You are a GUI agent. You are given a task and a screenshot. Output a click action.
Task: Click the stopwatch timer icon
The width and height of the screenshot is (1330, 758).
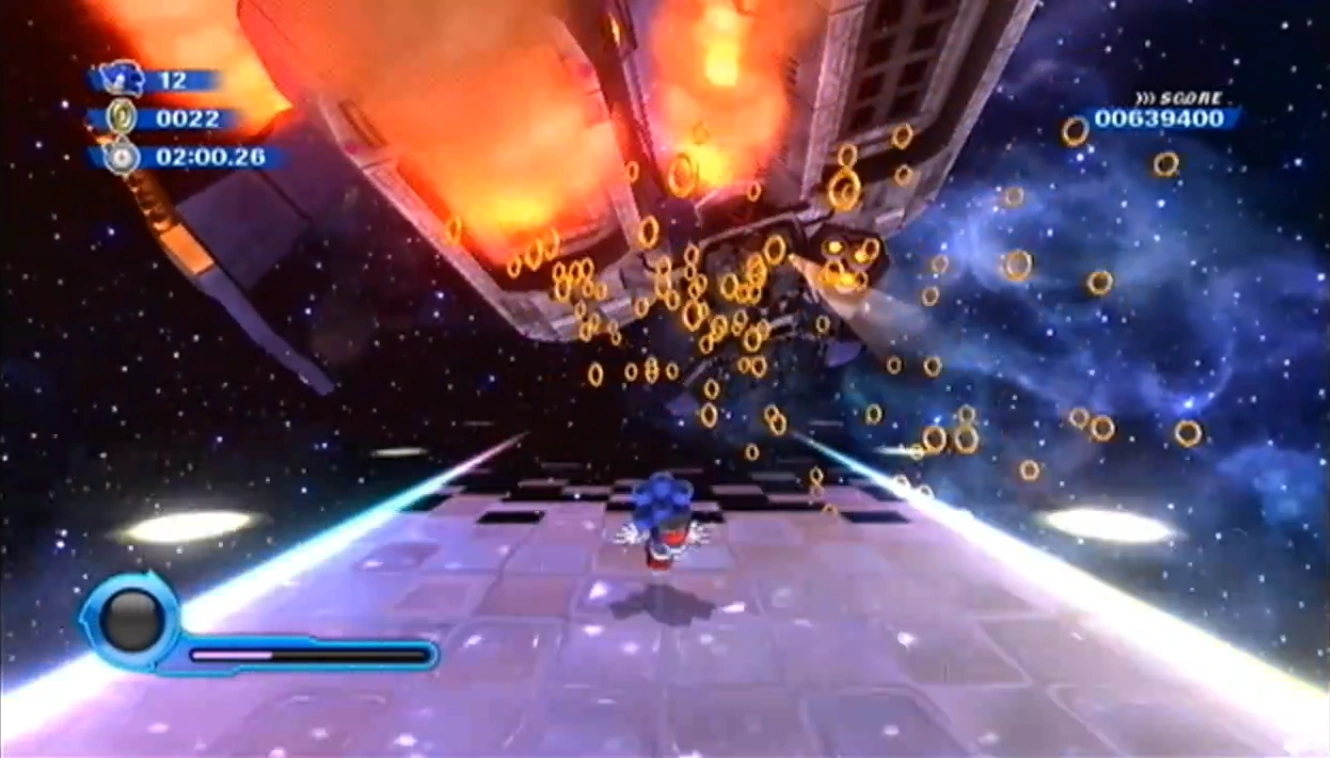[x=122, y=157]
